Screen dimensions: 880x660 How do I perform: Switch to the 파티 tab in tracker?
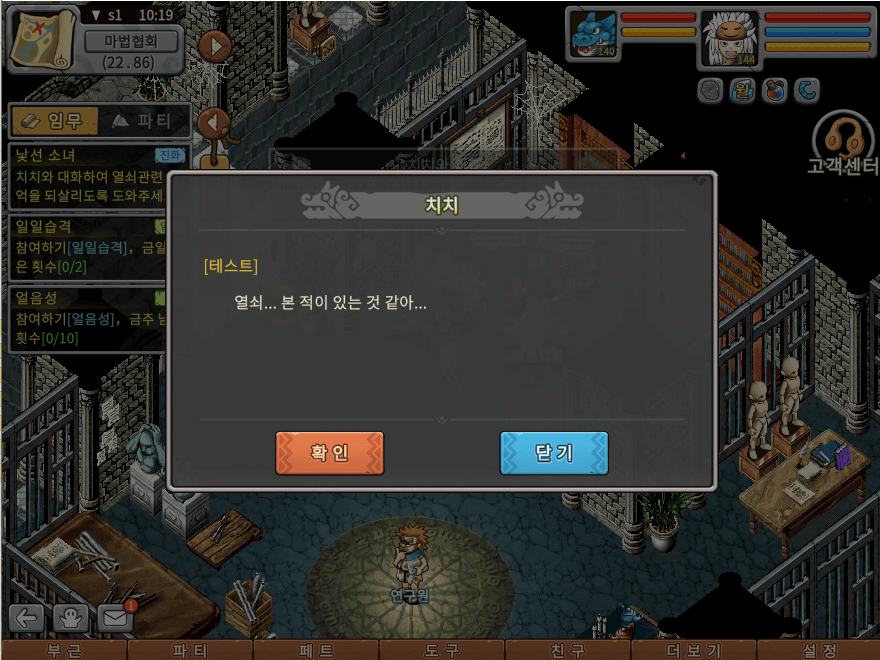pos(142,121)
